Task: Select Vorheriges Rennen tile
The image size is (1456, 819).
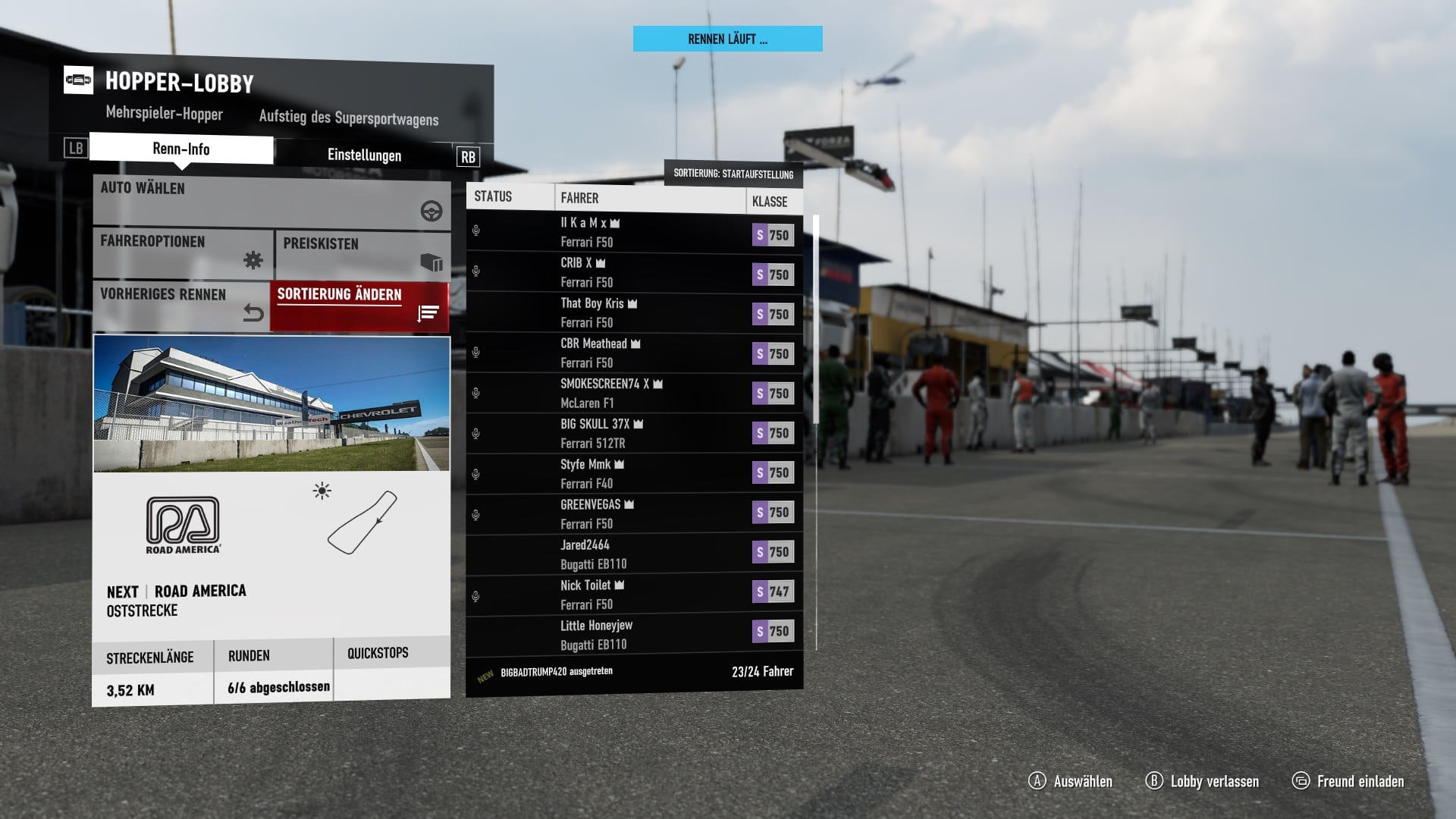Action: pos(181,305)
